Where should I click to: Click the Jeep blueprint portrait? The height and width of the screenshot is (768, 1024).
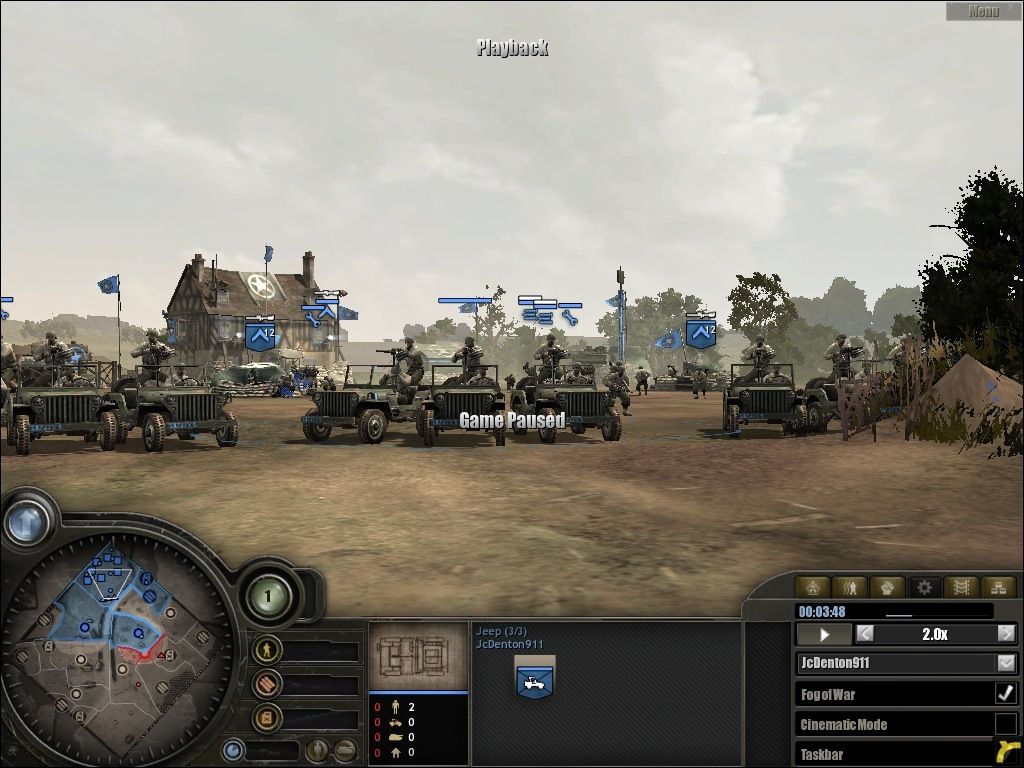tap(418, 656)
